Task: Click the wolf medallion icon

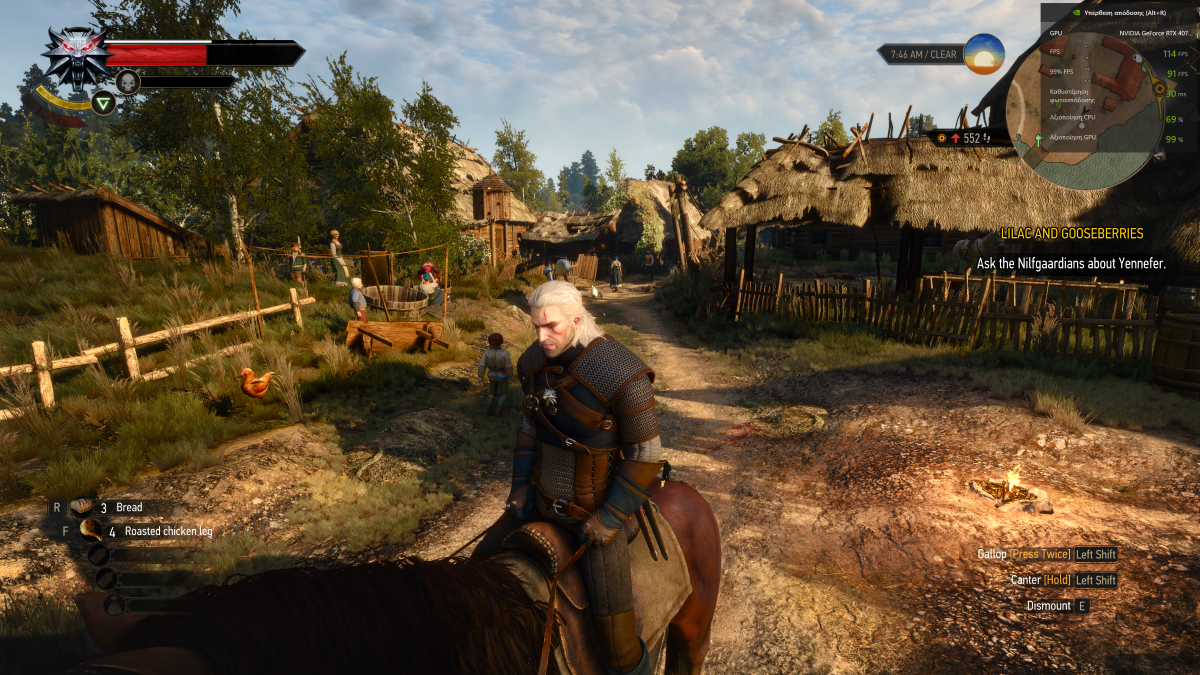Action: pos(77,56)
